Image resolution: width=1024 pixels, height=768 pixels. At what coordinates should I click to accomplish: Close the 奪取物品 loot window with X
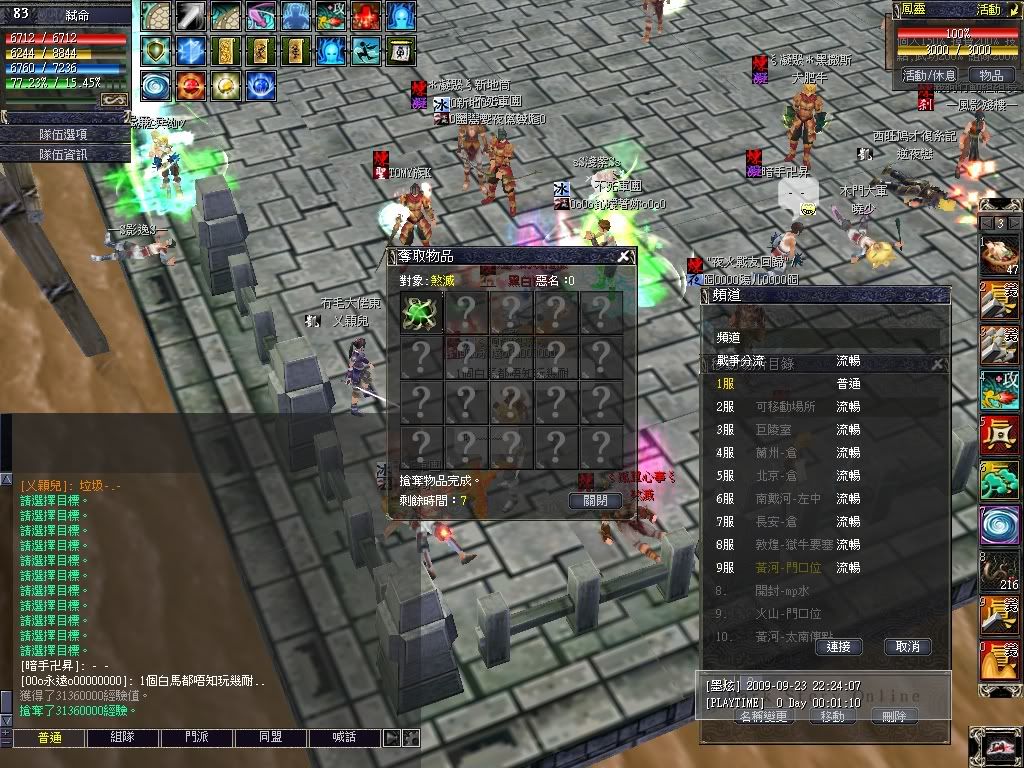pos(624,256)
